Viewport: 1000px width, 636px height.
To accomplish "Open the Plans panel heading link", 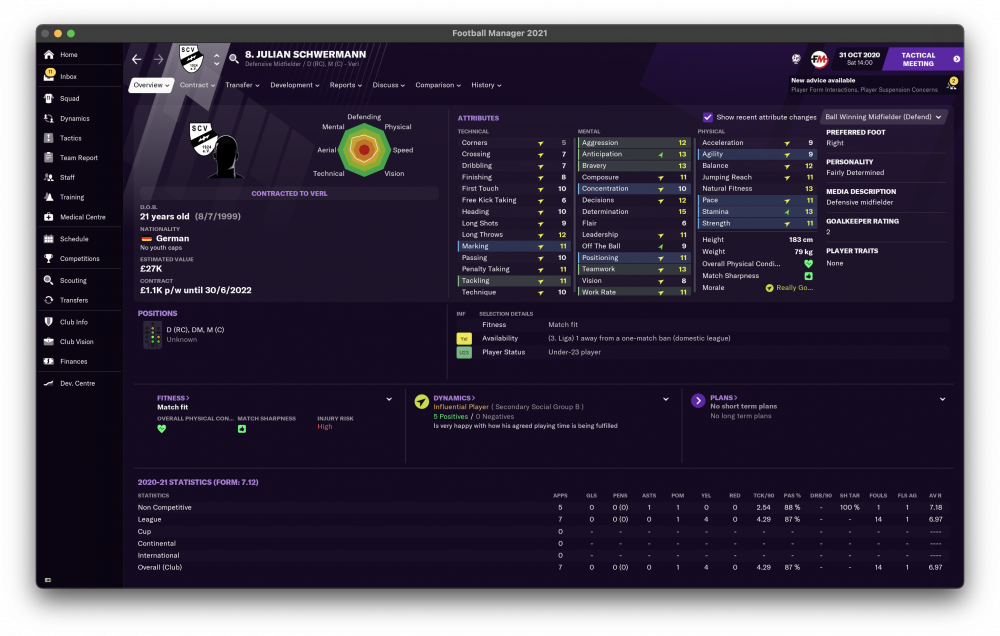I will tap(725, 398).
